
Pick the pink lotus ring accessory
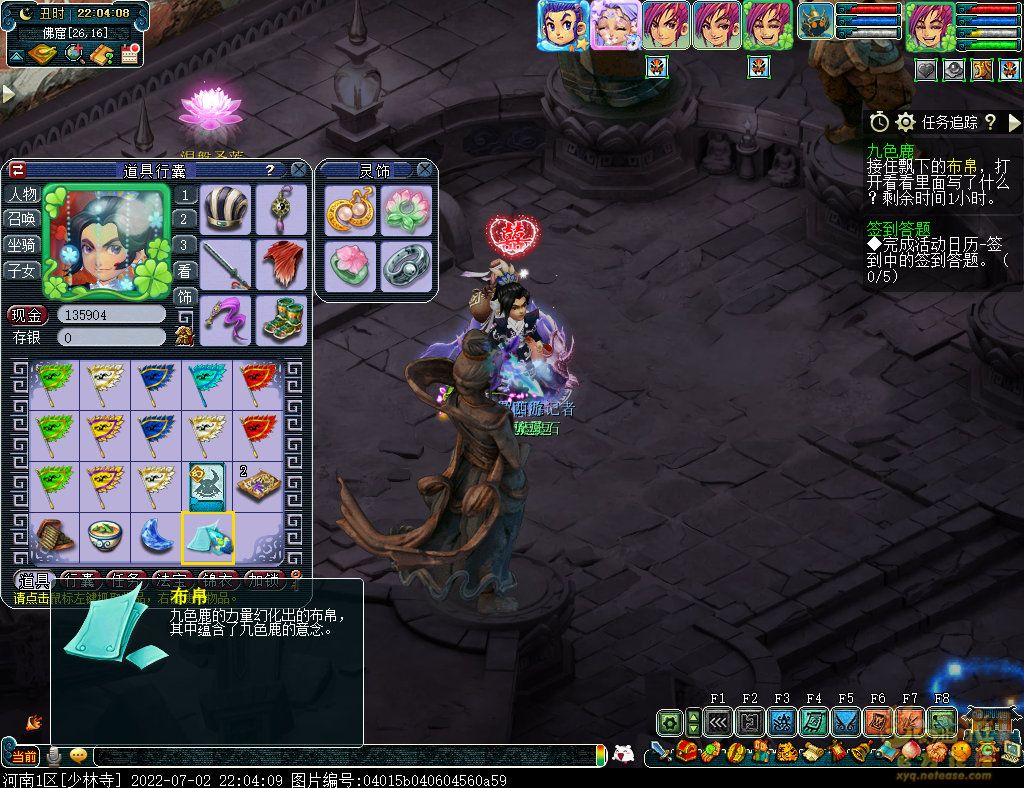(351, 266)
